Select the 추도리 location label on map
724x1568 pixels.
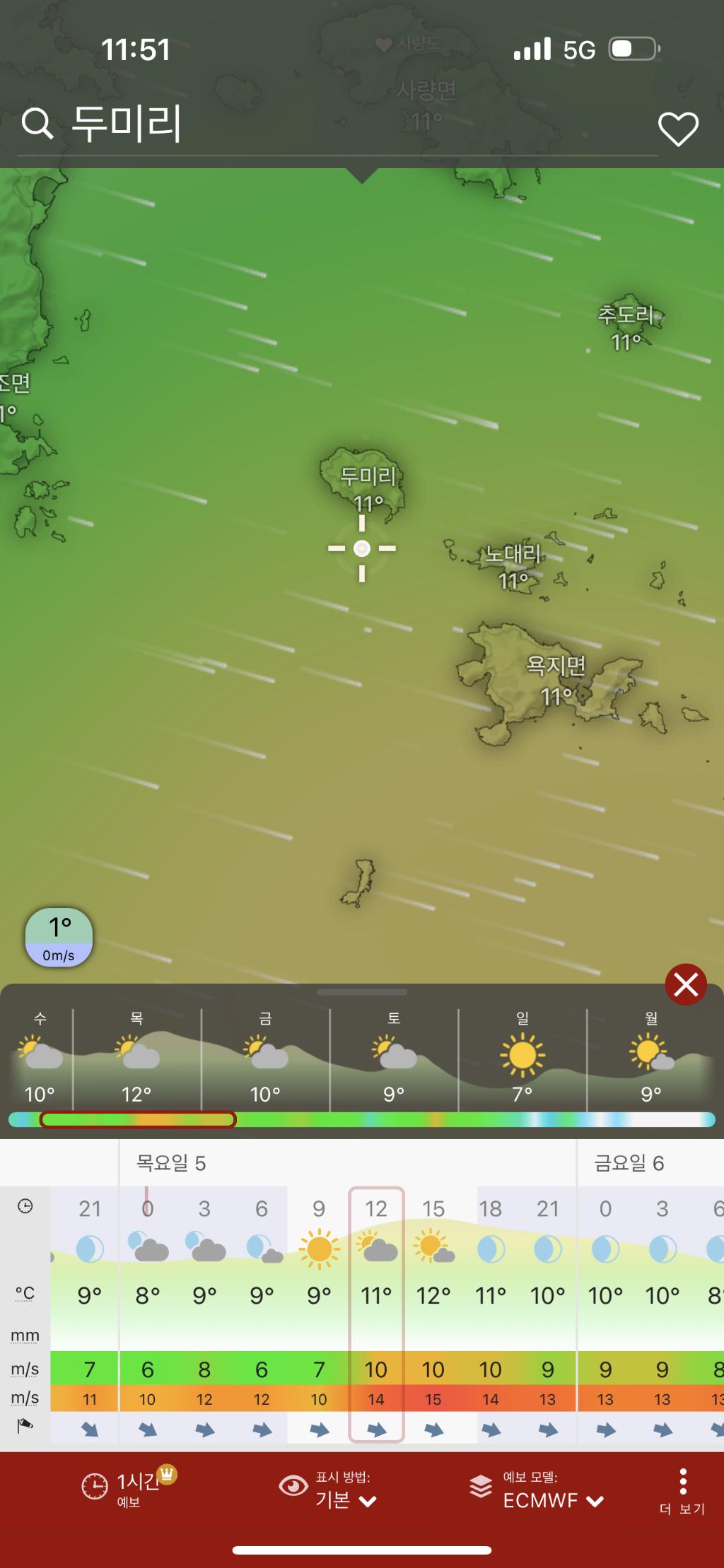[x=626, y=314]
